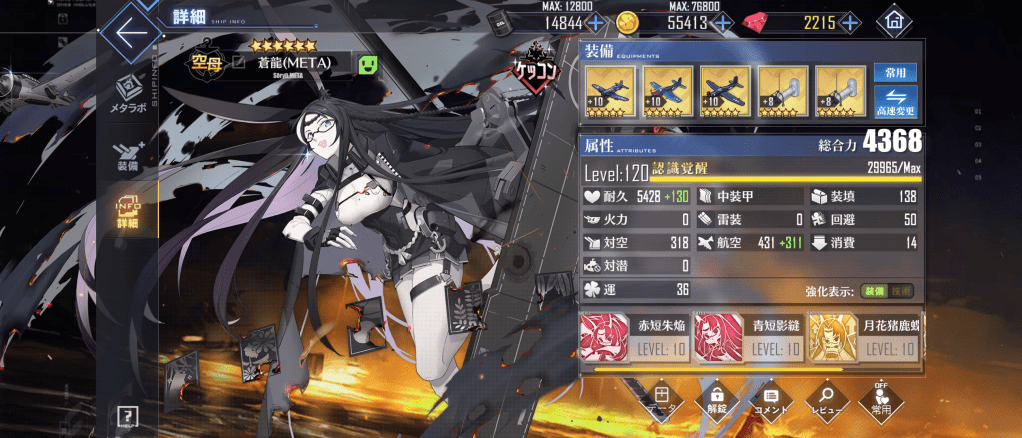The width and height of the screenshot is (1022, 438).
Task: Click the 常用 equipment preset button
Action: pyautogui.click(x=895, y=73)
